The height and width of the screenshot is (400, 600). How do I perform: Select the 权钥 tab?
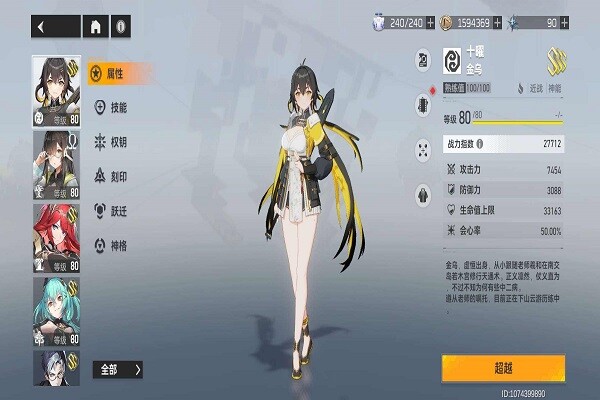coord(112,141)
